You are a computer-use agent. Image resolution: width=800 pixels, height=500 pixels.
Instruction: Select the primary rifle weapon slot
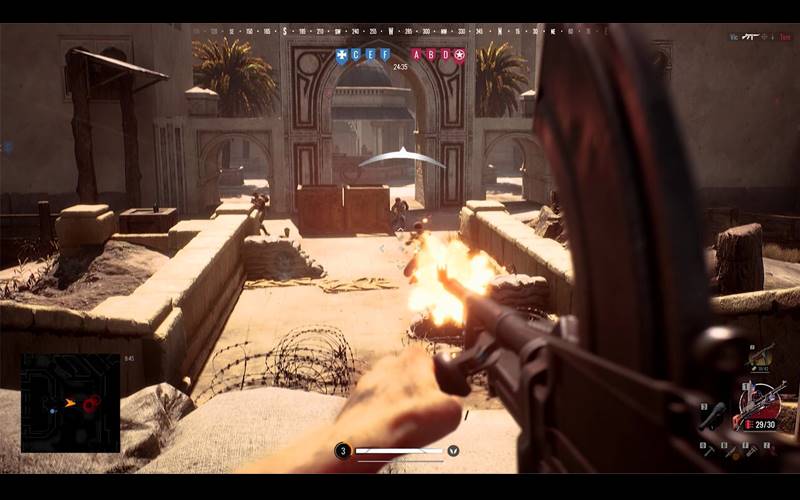[x=760, y=403]
